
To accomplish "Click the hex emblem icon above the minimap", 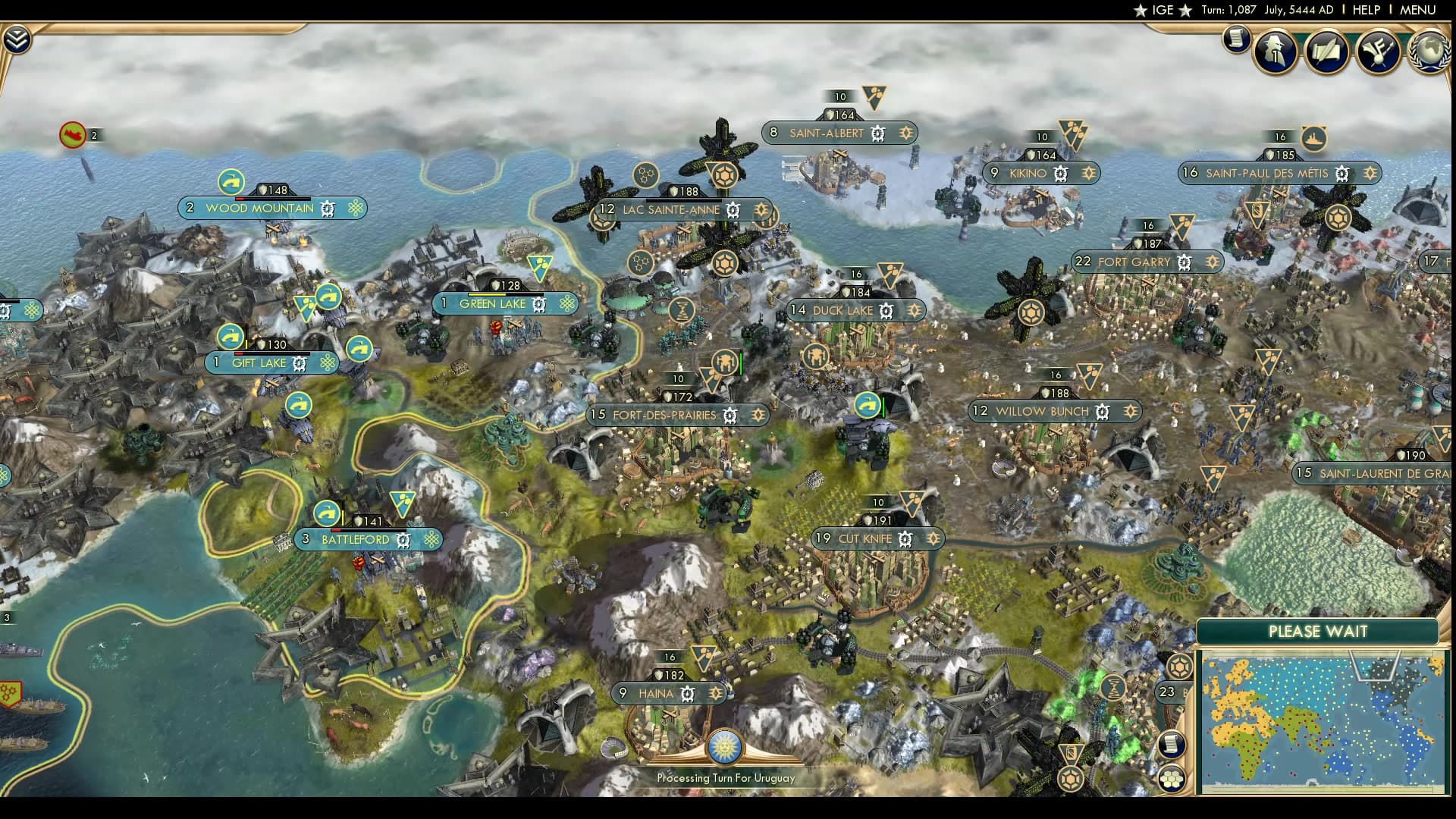I will pos(1179,667).
